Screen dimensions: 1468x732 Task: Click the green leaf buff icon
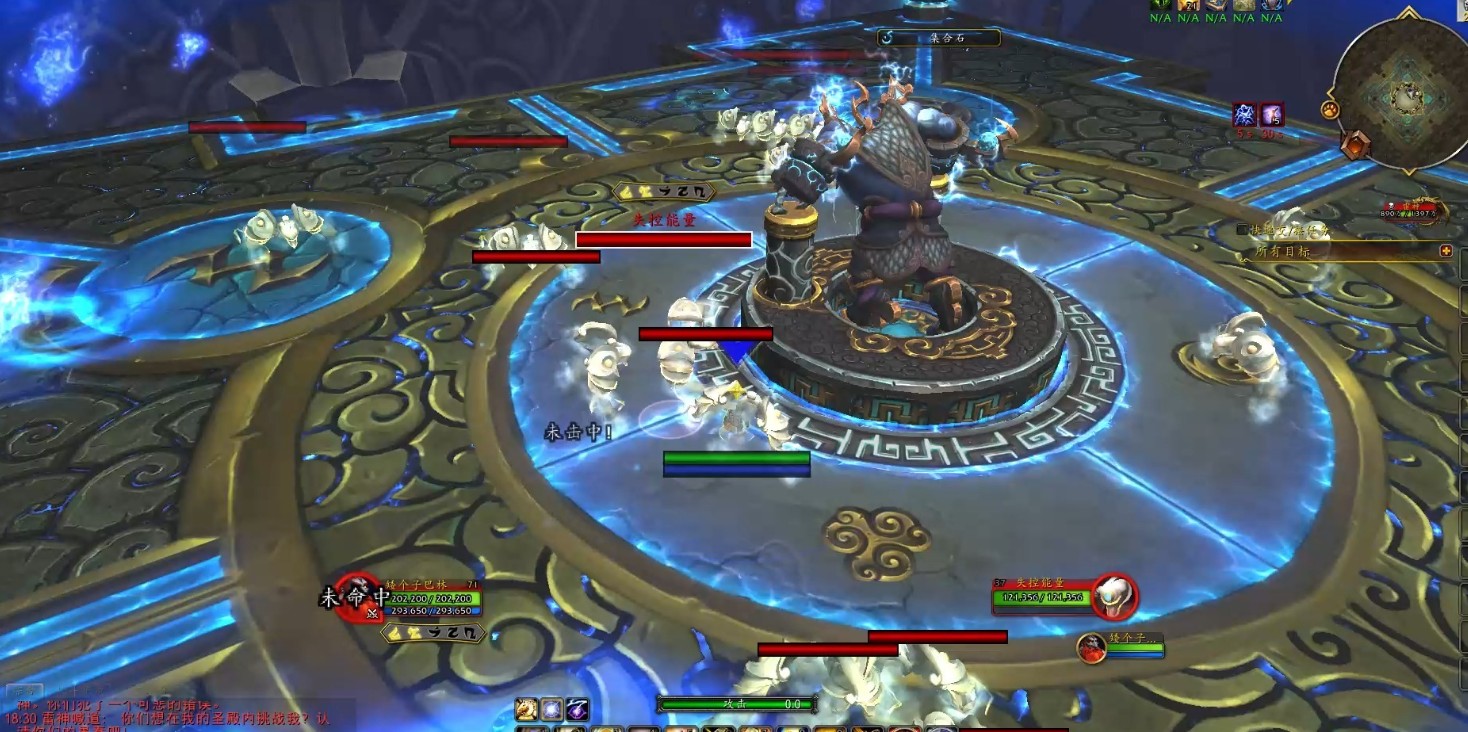(x=1160, y=5)
